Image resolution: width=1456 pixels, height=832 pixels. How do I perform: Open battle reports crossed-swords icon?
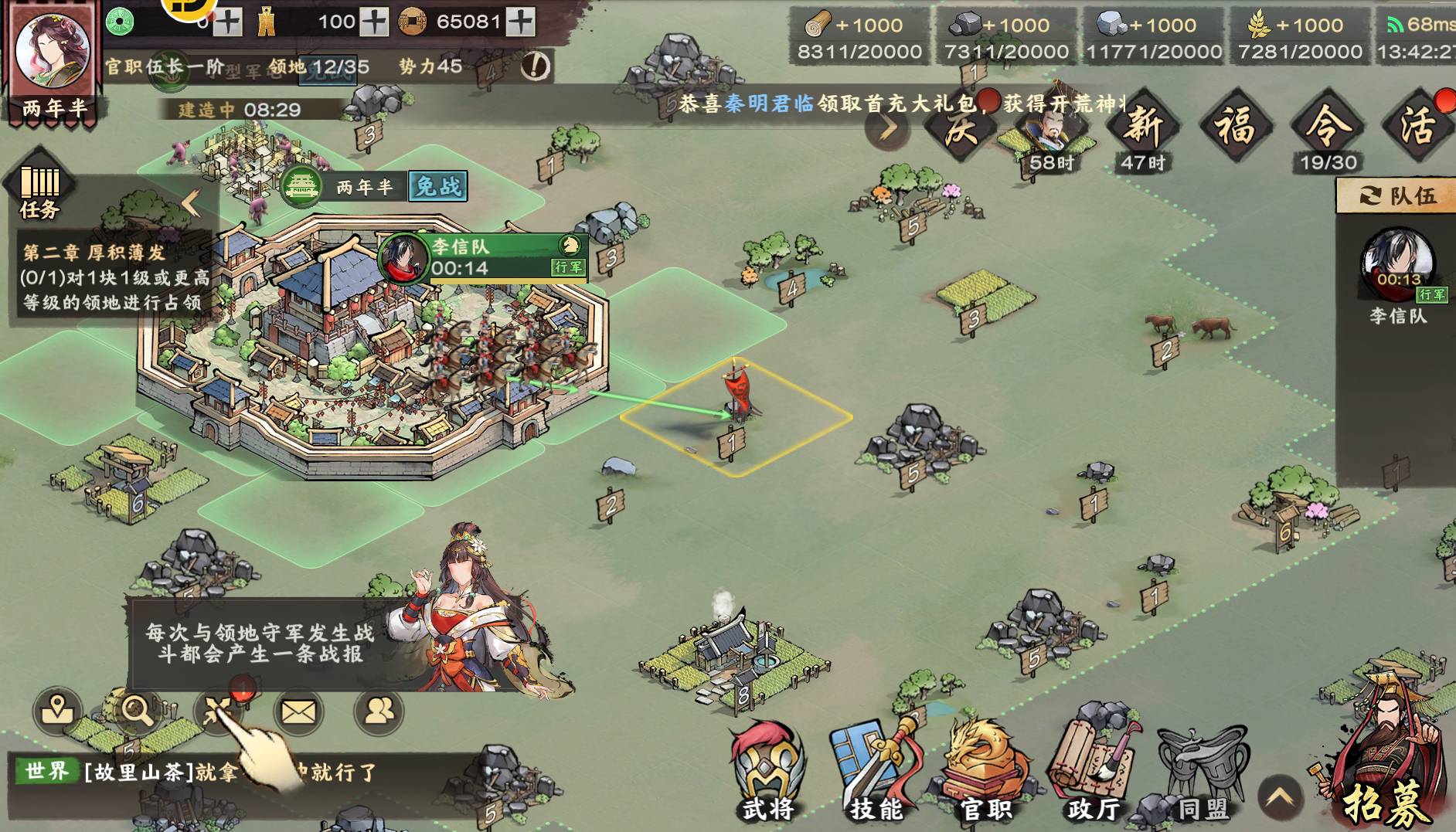(218, 711)
